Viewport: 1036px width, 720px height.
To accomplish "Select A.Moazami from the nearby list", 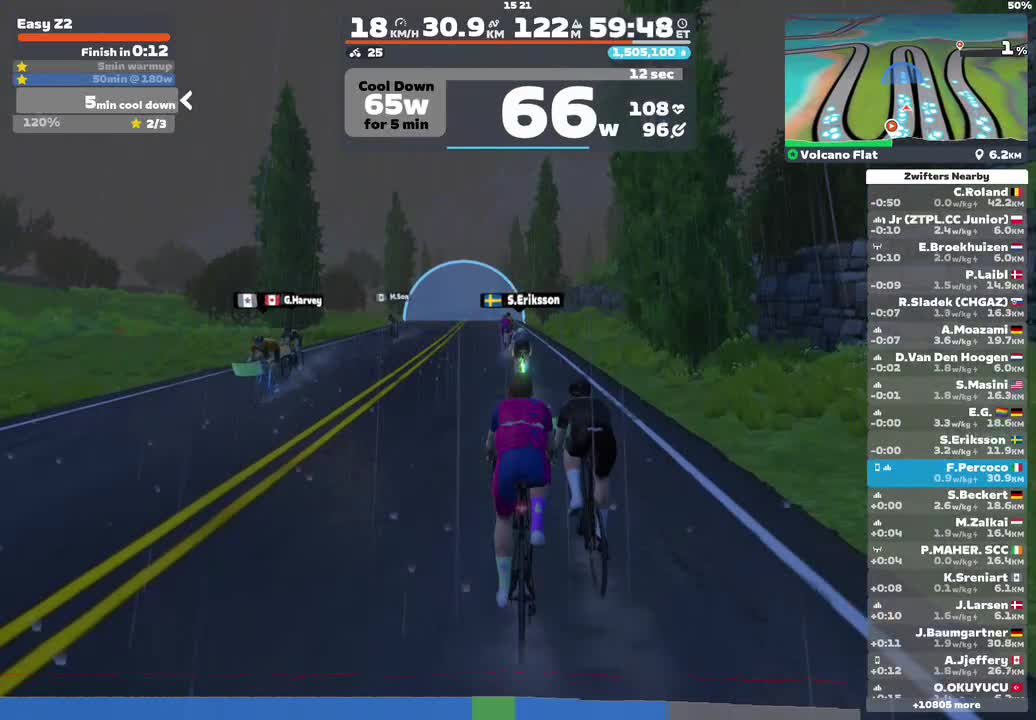I will coord(946,335).
